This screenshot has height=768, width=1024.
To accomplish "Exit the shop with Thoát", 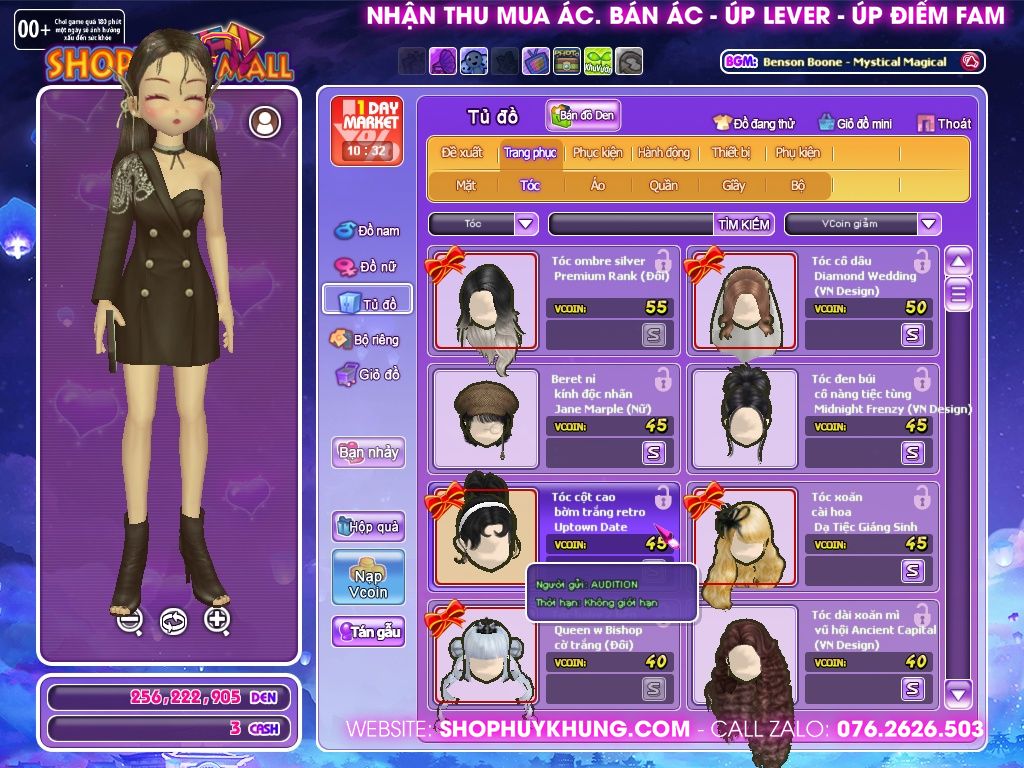I will [x=943, y=123].
